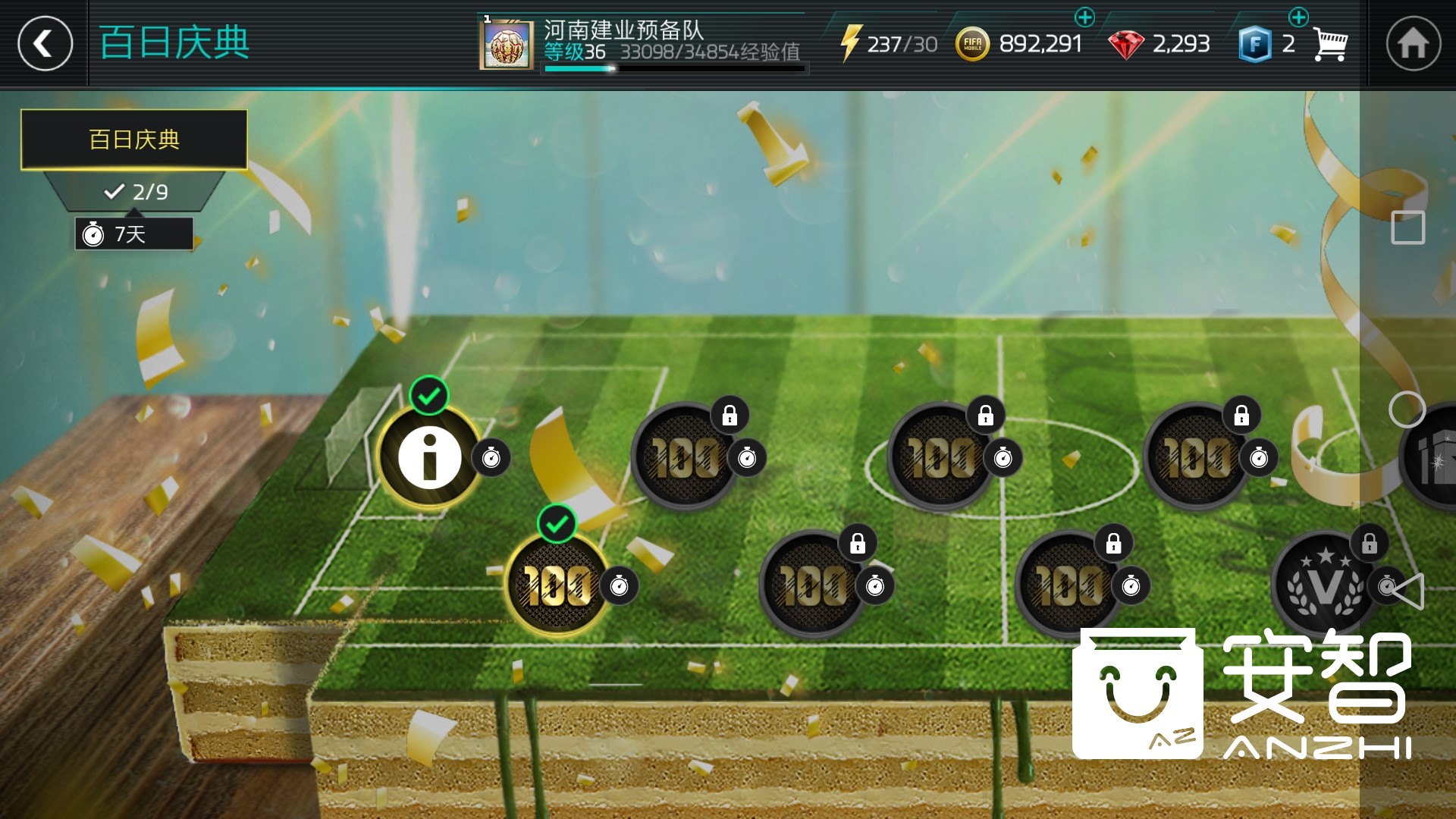Select the blue FIFA points icon
The height and width of the screenshot is (819, 1456).
tap(1256, 43)
